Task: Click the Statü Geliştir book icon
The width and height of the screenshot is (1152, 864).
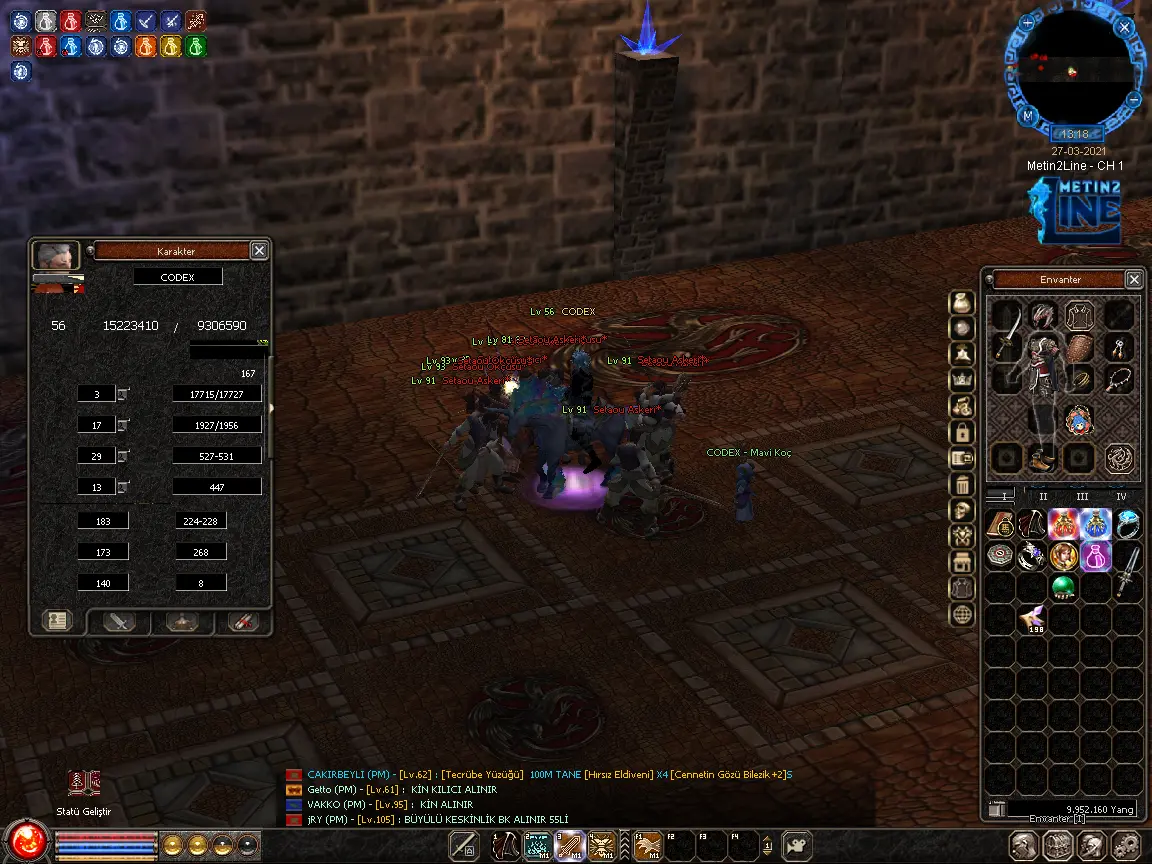Action: 83,783
